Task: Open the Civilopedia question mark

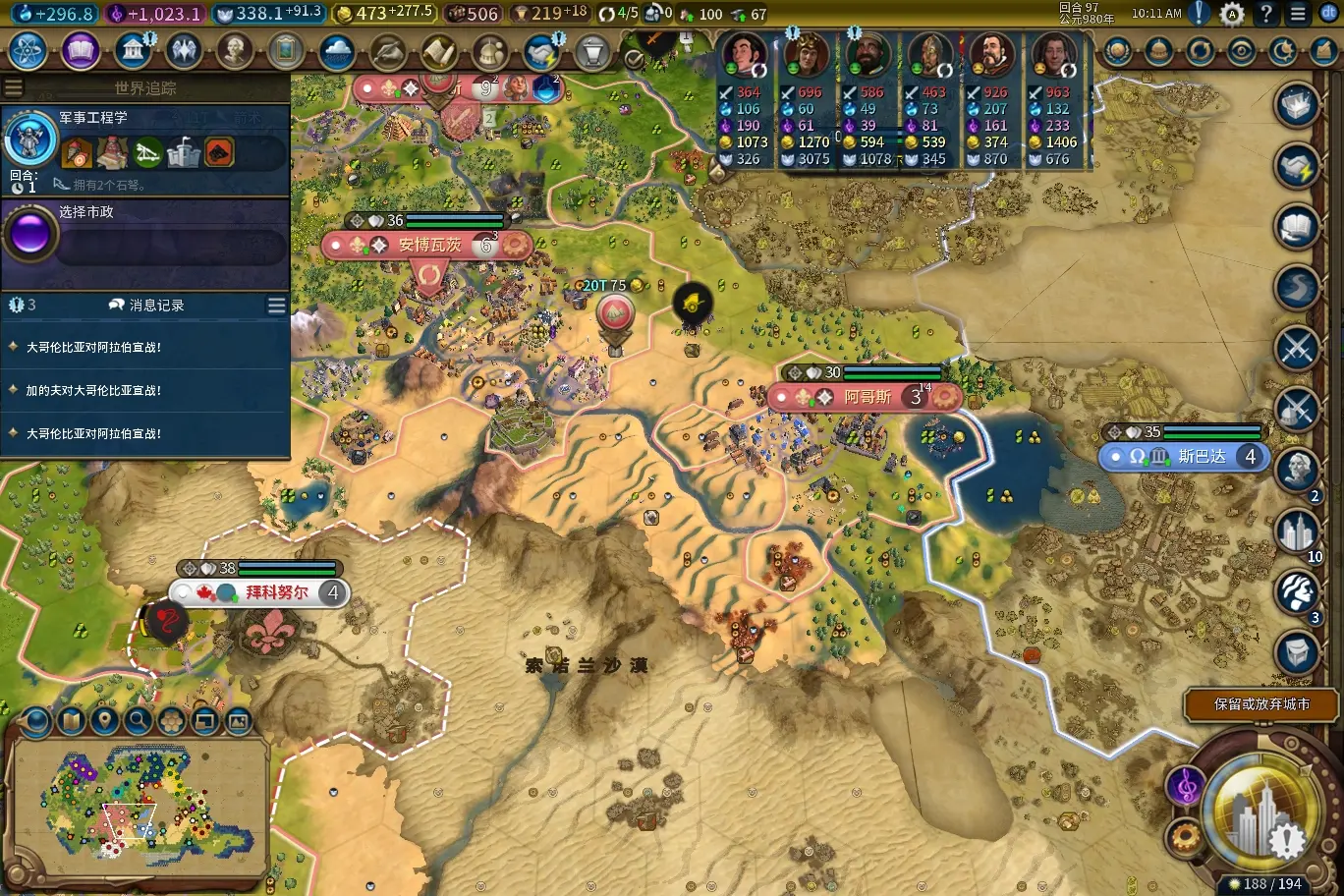Action: pos(1266,14)
